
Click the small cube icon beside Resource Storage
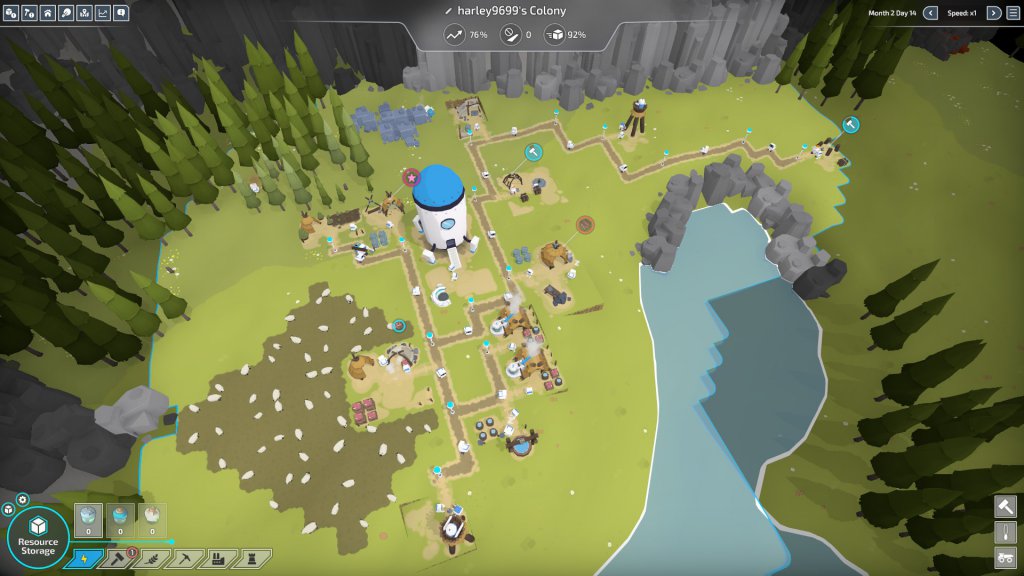[x=8, y=509]
